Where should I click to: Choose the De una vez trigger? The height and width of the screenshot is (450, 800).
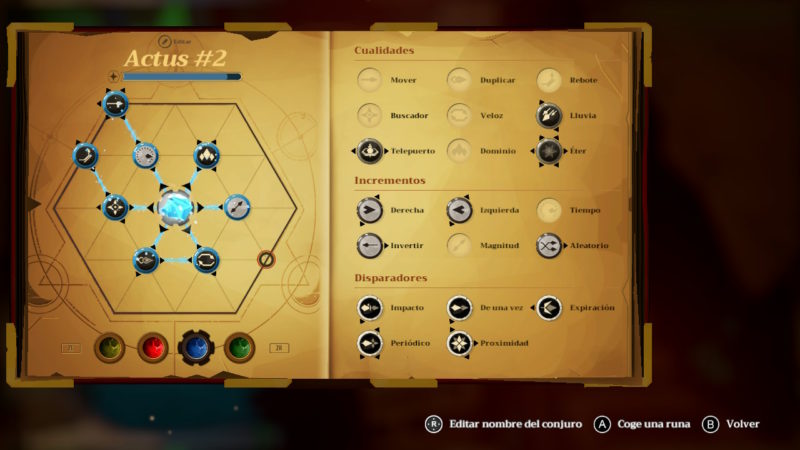459,308
